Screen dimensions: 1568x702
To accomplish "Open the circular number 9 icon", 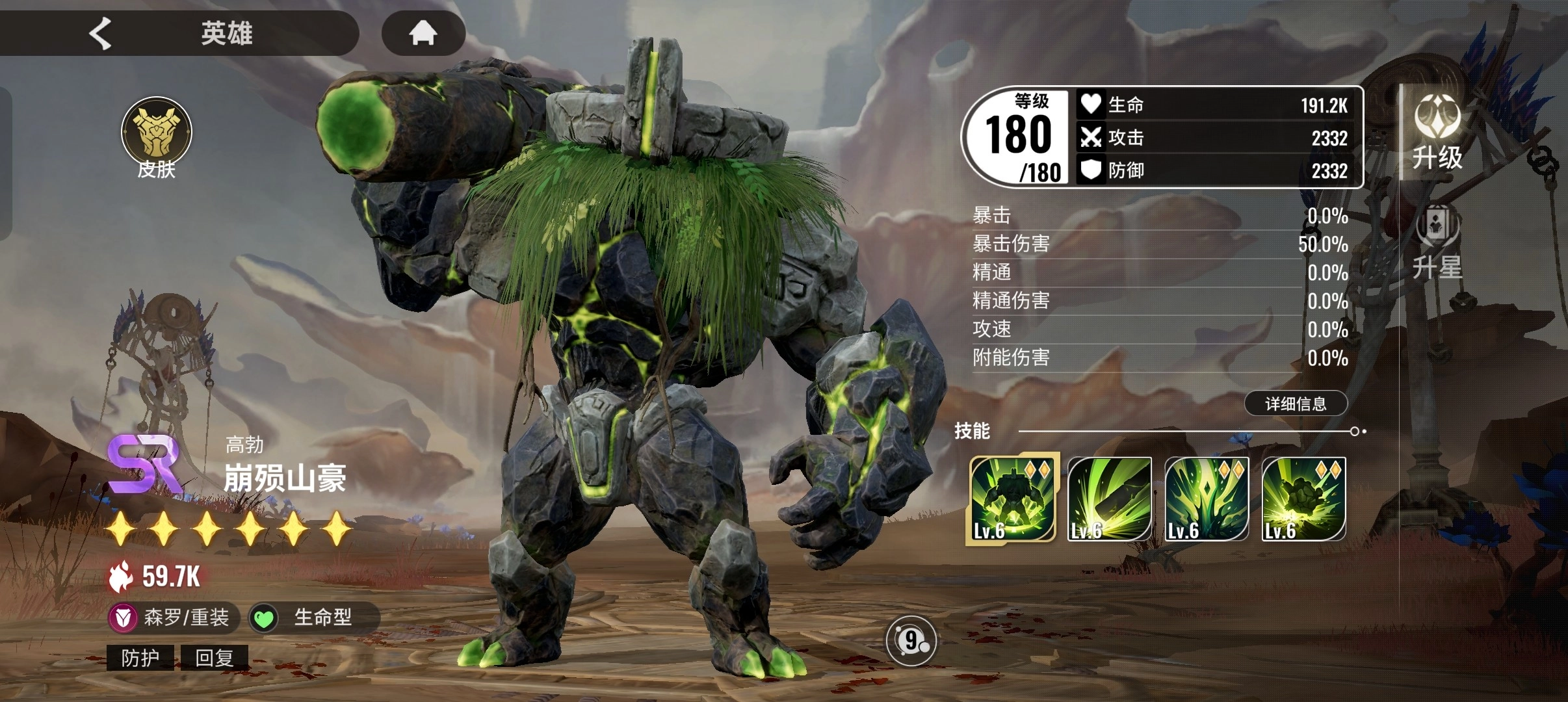I will tap(911, 642).
